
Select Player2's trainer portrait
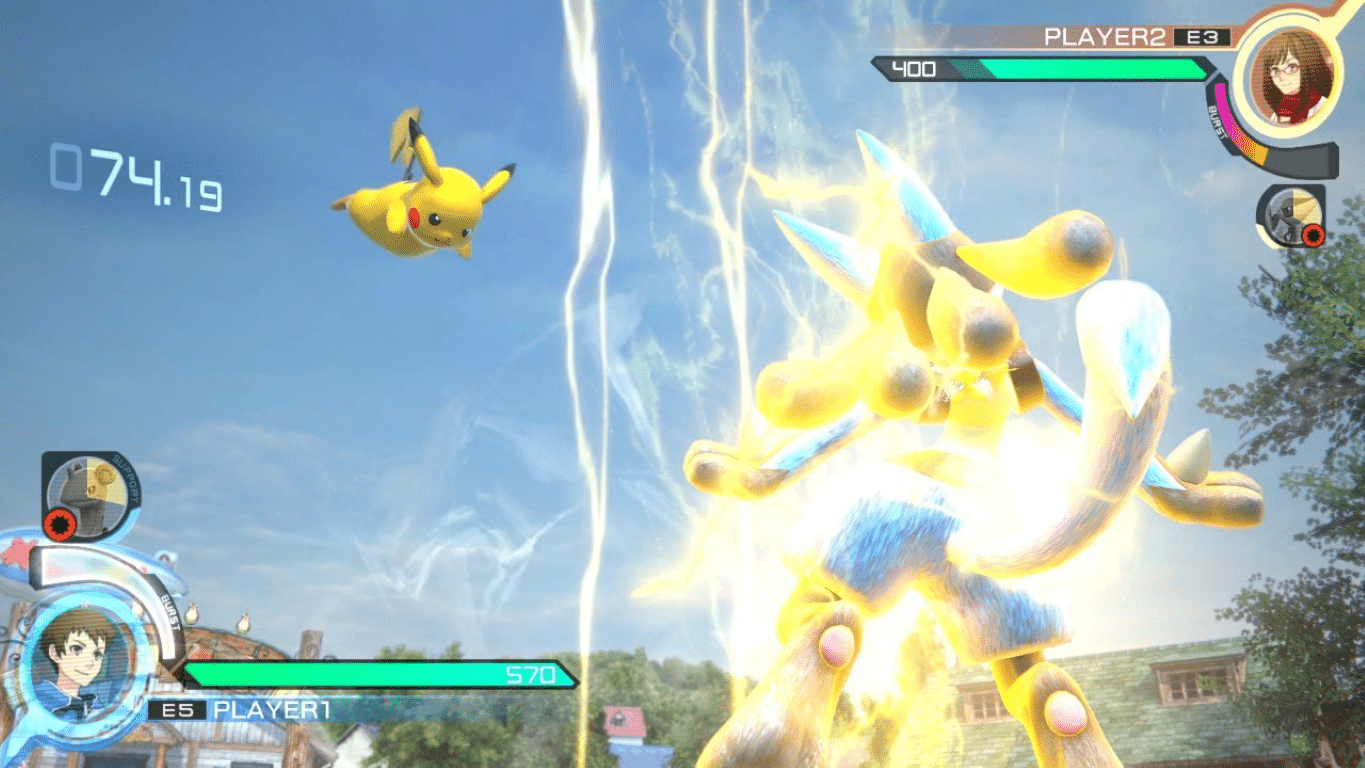click(1292, 78)
